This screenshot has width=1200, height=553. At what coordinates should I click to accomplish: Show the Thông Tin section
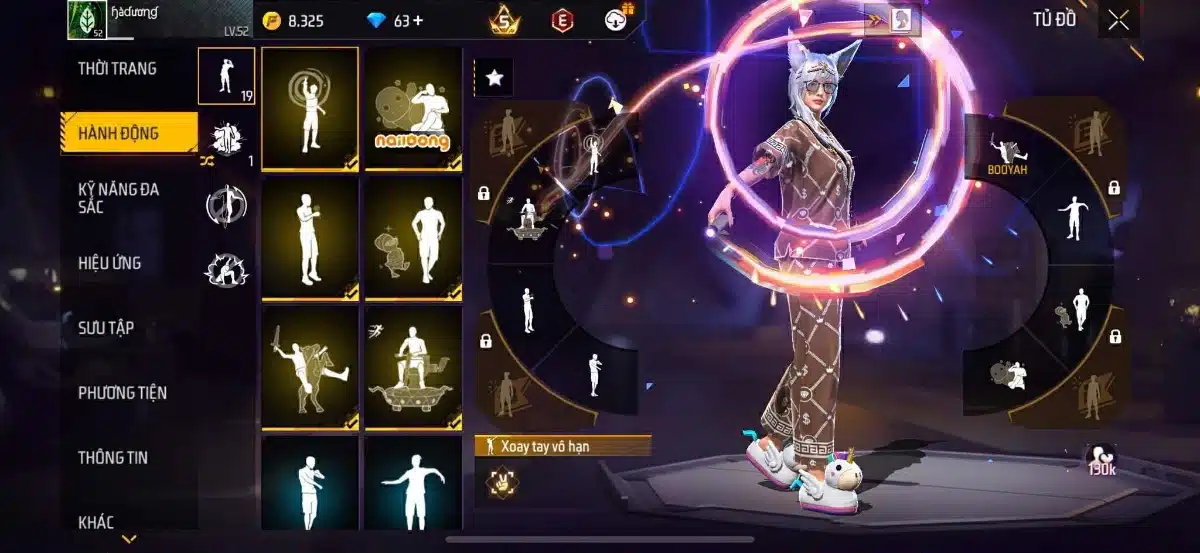click(113, 458)
